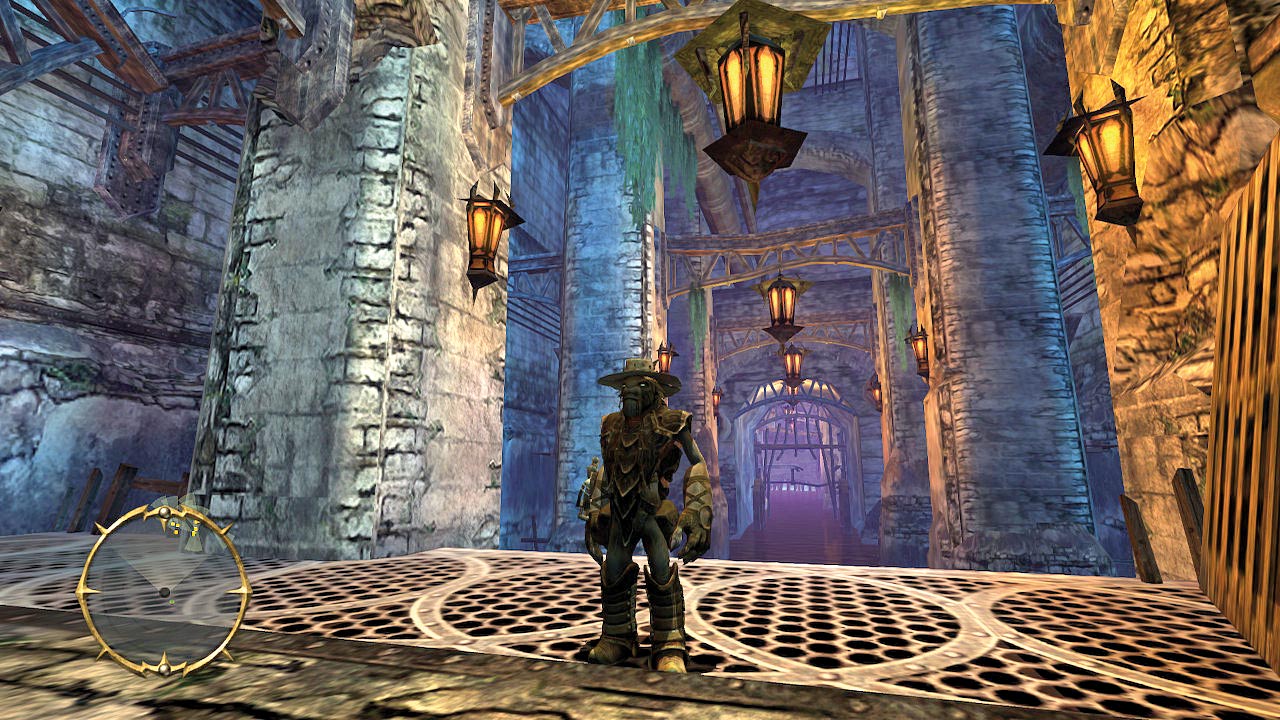Screen dimensions: 1280x720
Task: Click the green marker below the player dot
Action: [171, 602]
